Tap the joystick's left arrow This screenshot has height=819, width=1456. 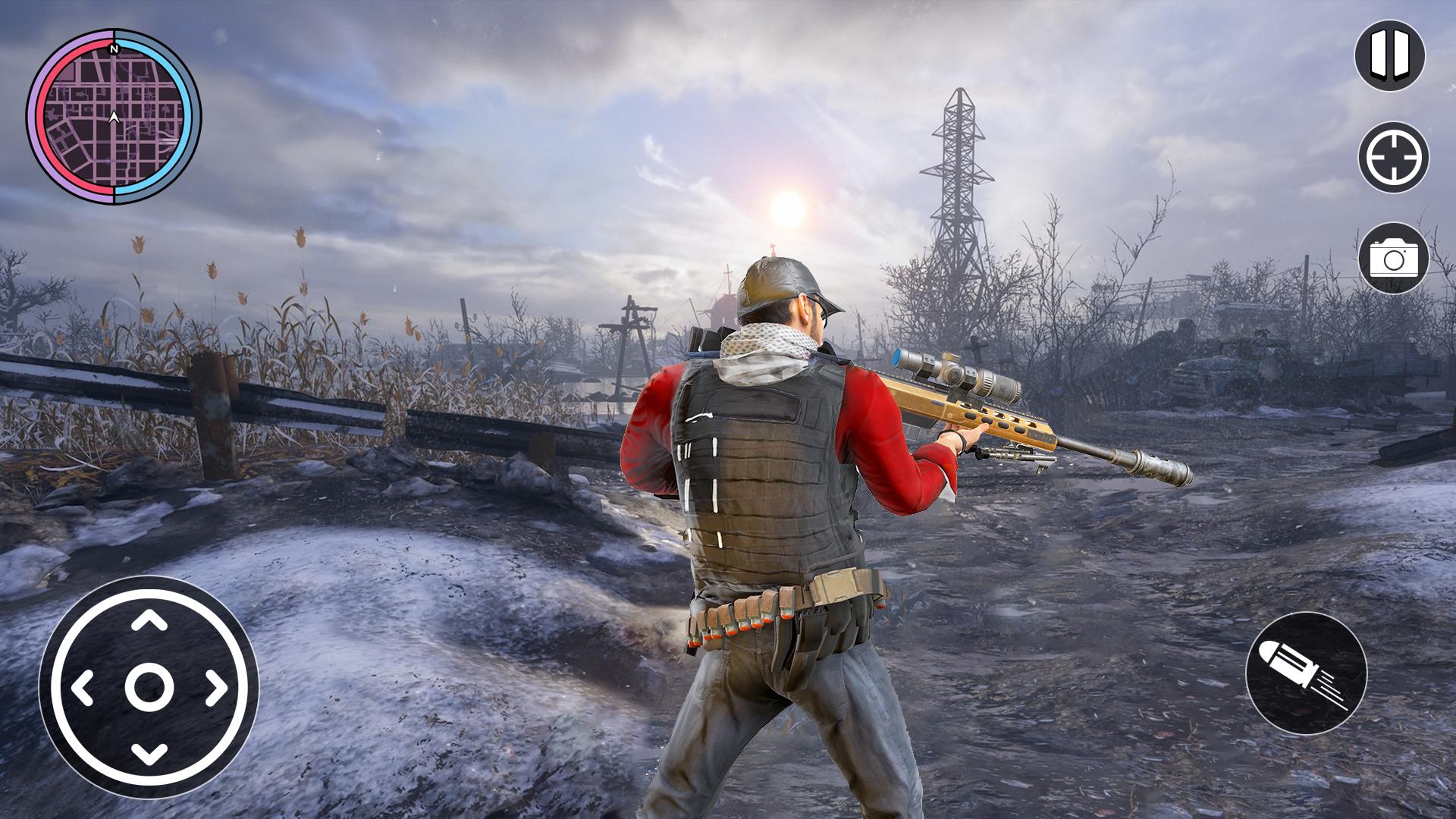point(83,687)
